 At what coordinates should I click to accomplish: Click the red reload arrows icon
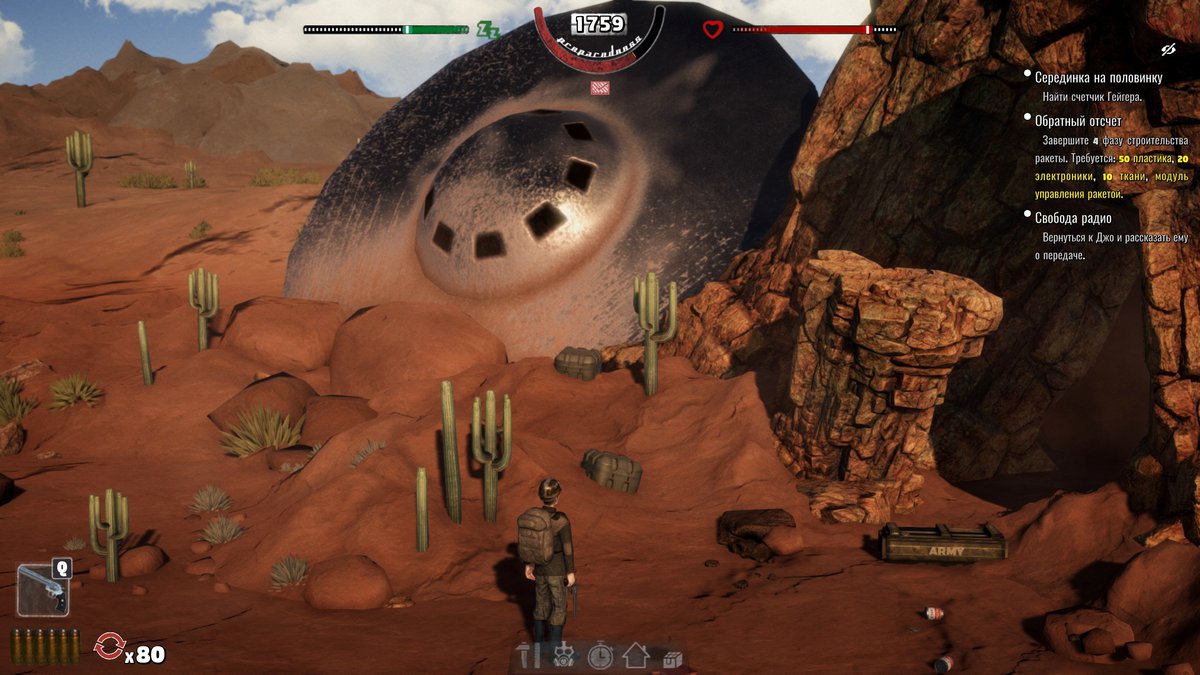108,647
